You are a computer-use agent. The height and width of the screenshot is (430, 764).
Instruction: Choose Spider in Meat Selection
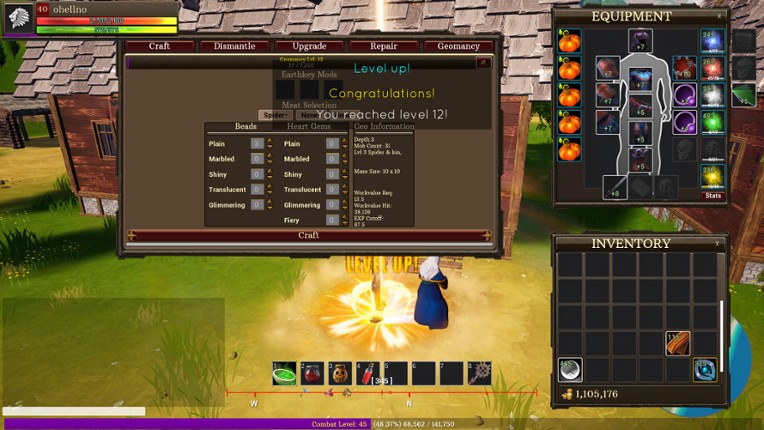273,115
